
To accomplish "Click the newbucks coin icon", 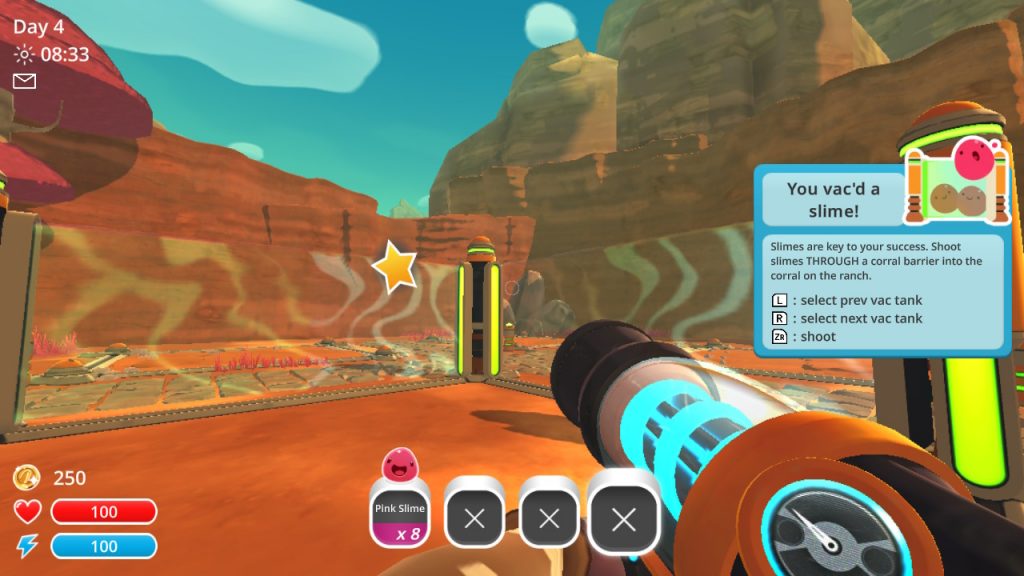I will click(x=27, y=478).
